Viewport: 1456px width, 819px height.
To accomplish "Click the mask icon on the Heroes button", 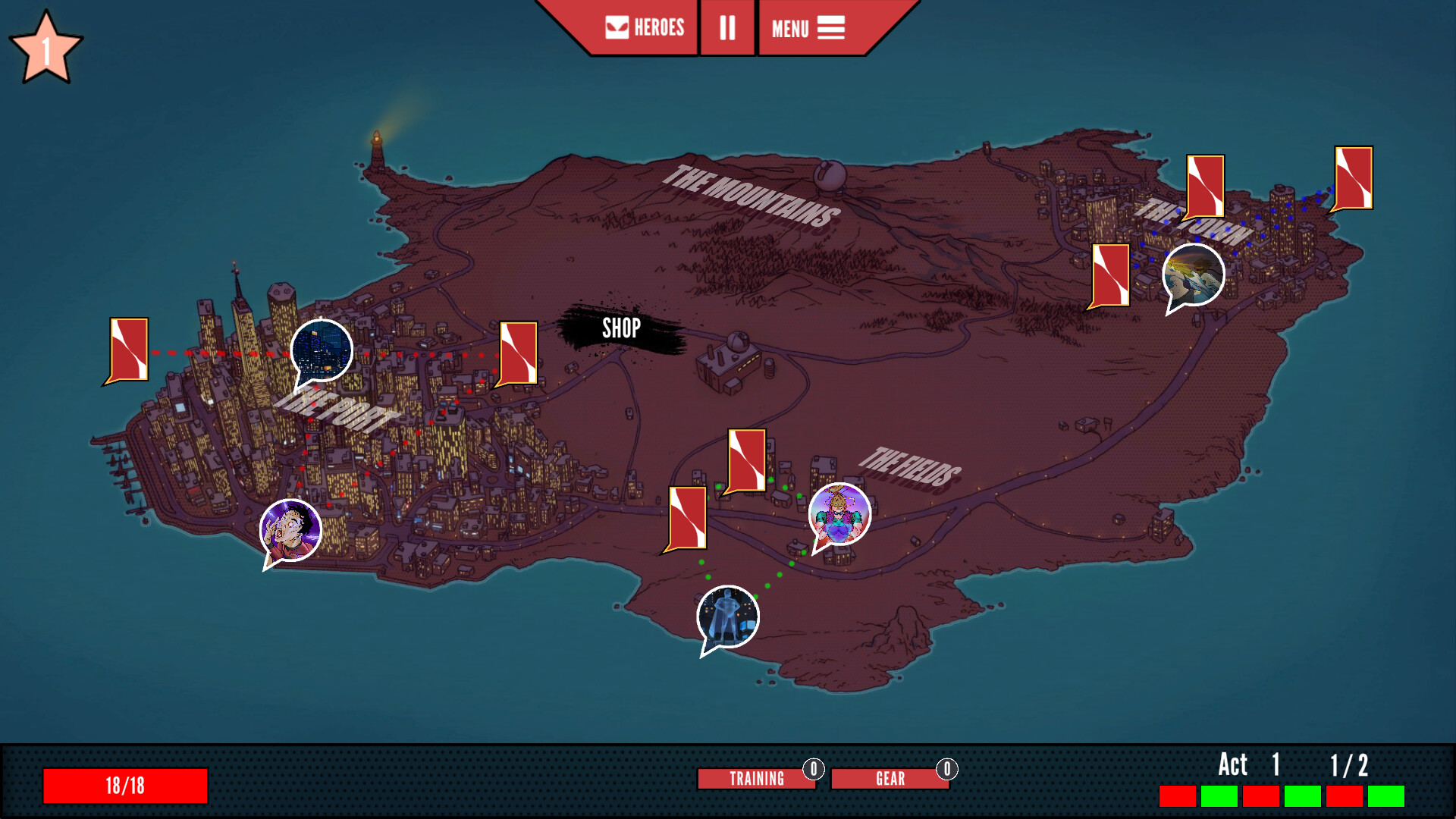I will click(616, 28).
